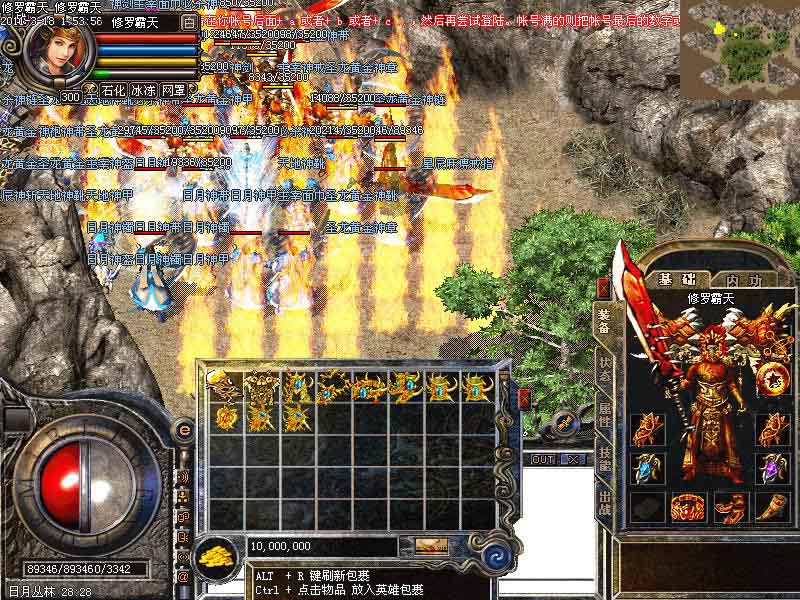Toggle the 网罩 status button
Image resolution: width=800 pixels, height=600 pixels.
pyautogui.click(x=173, y=91)
